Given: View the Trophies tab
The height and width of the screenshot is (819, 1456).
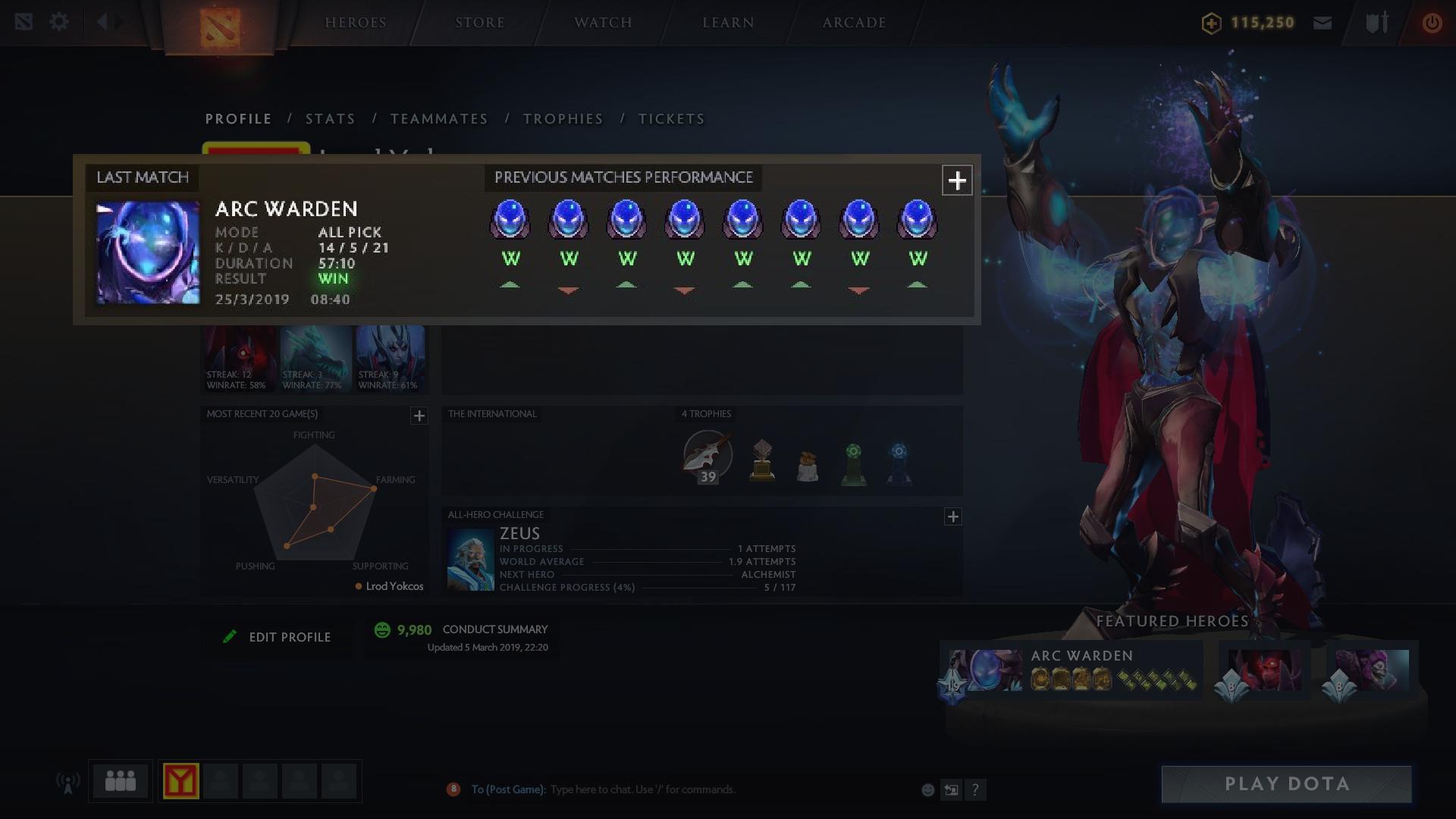Looking at the screenshot, I should [x=563, y=119].
